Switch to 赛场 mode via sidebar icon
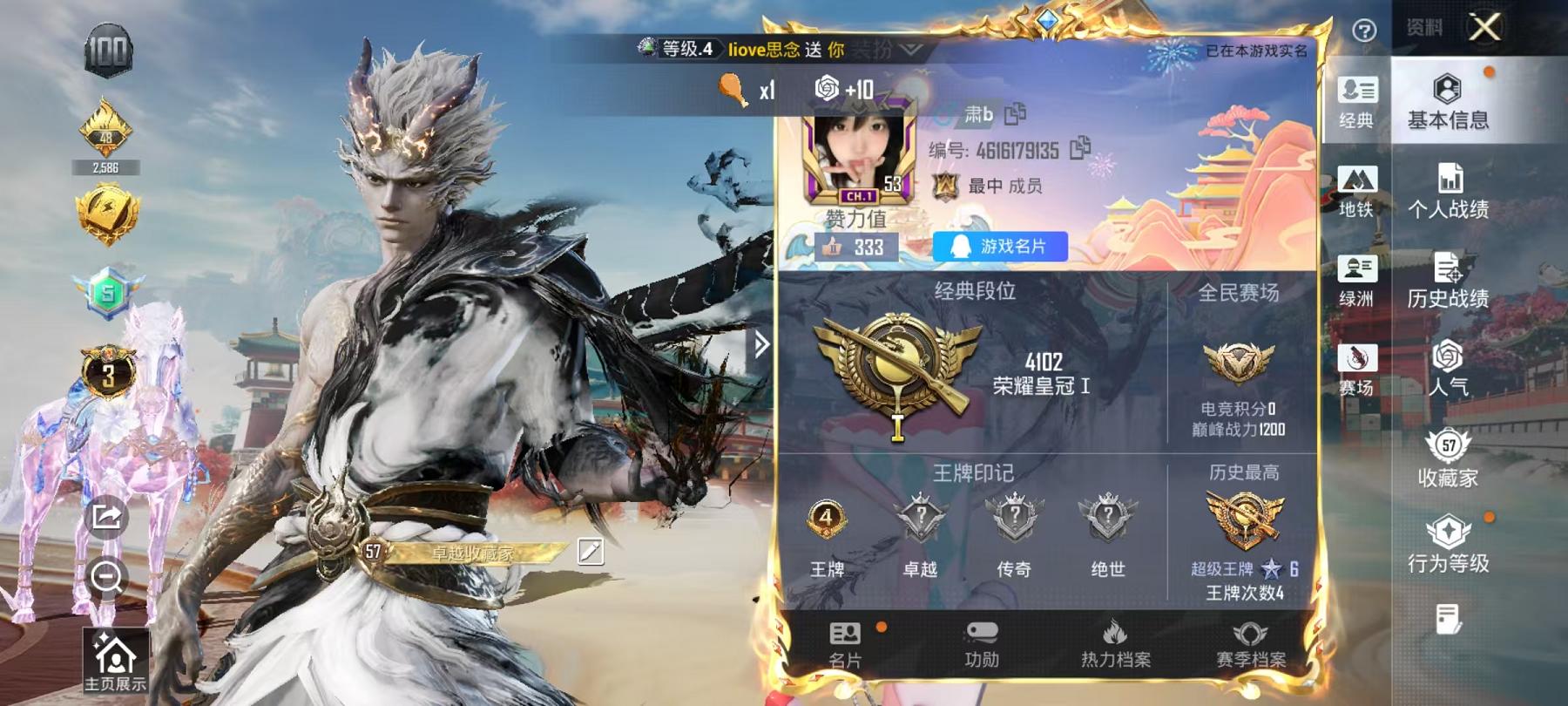1568x706 pixels. pyautogui.click(x=1360, y=357)
